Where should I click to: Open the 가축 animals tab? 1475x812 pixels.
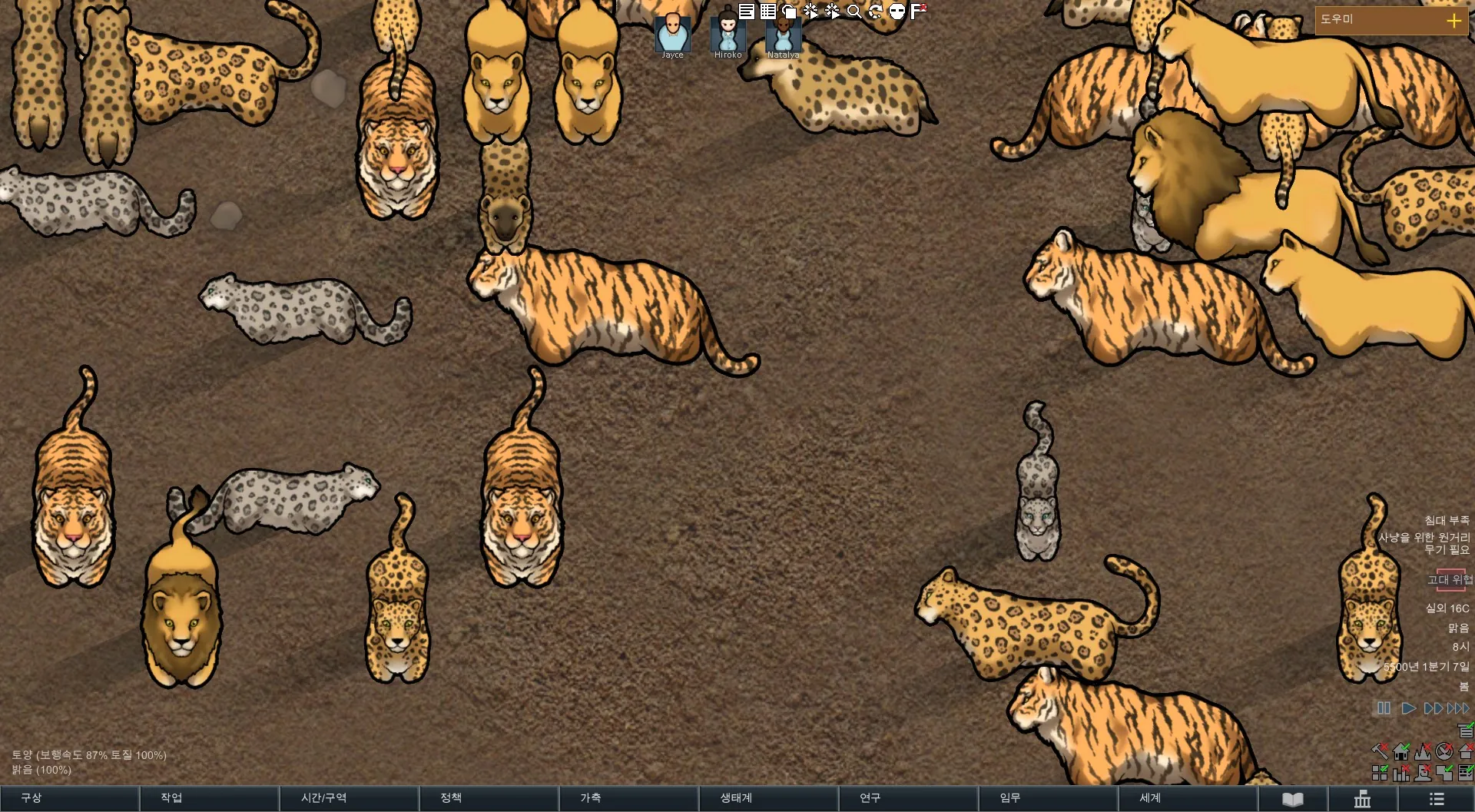click(628, 798)
